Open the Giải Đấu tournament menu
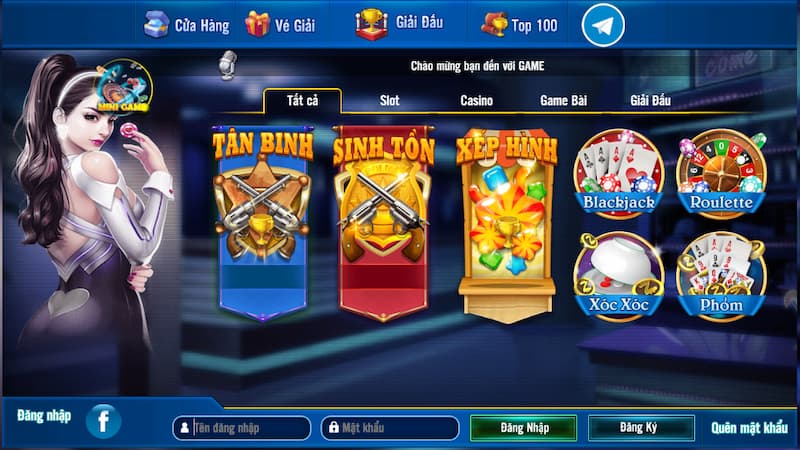Image resolution: width=800 pixels, height=450 pixels. point(399,22)
